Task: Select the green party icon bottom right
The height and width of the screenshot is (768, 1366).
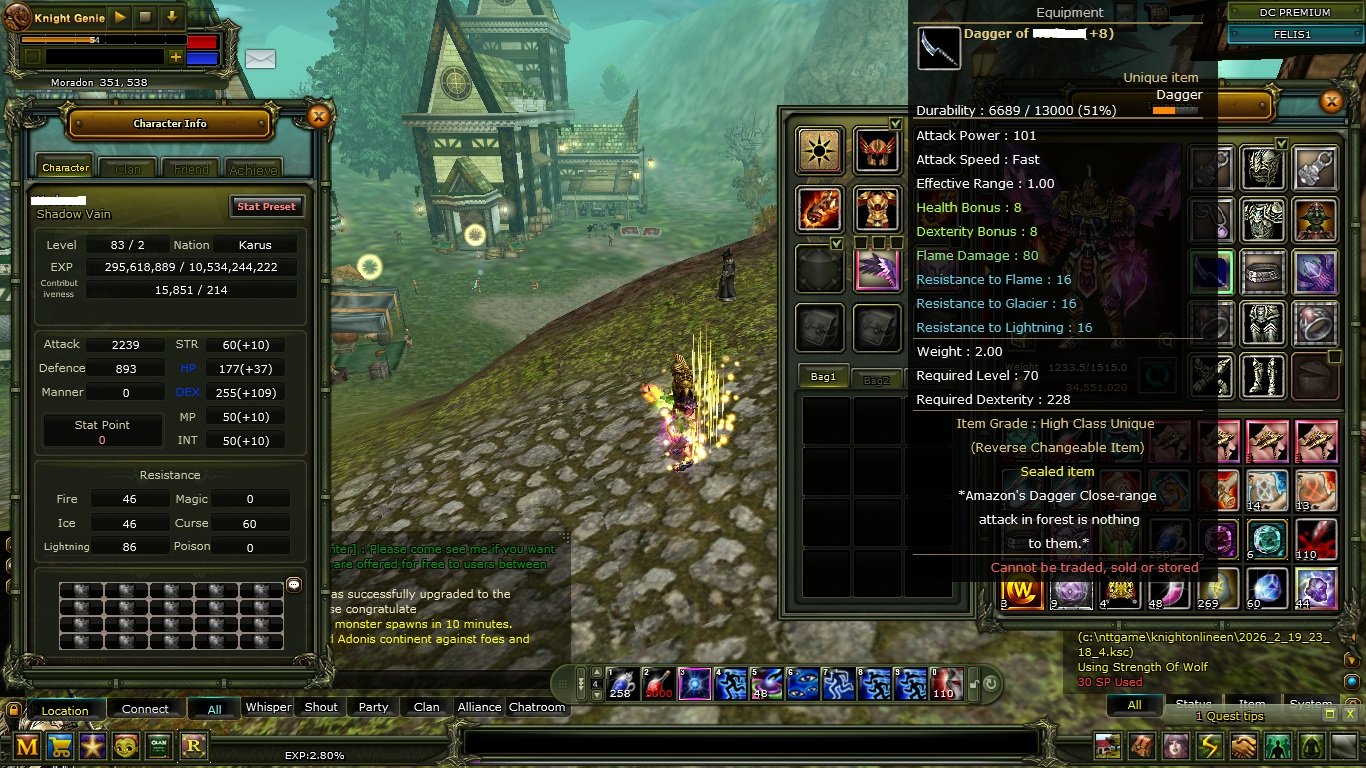Action: [x=1277, y=746]
